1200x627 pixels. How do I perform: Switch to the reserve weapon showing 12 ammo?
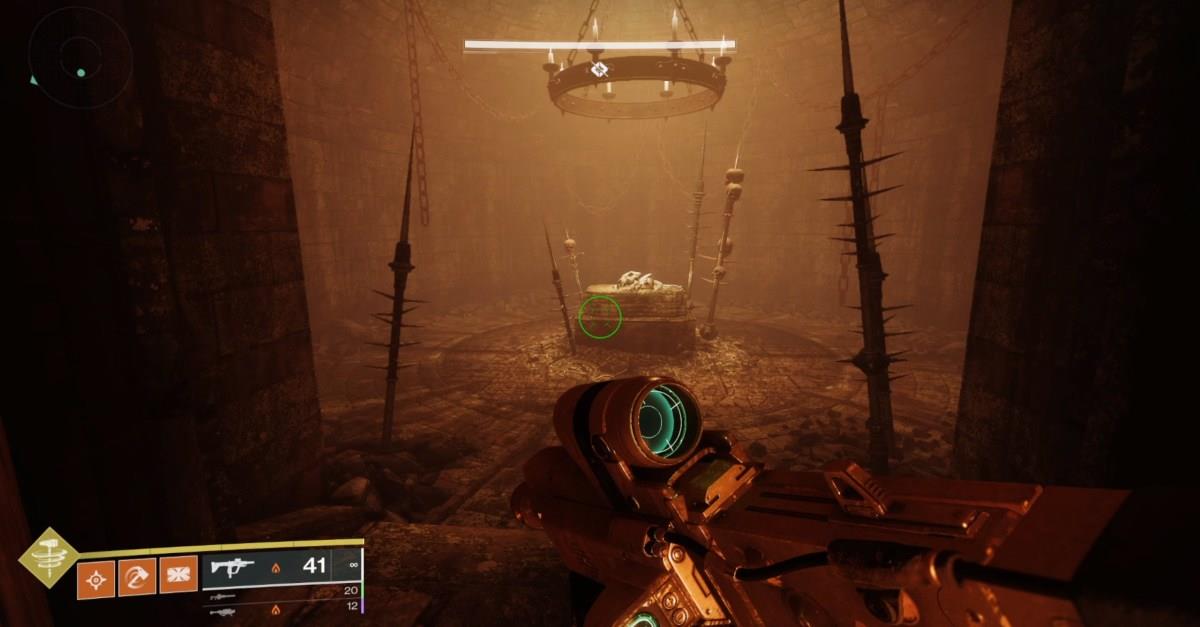pos(280,608)
